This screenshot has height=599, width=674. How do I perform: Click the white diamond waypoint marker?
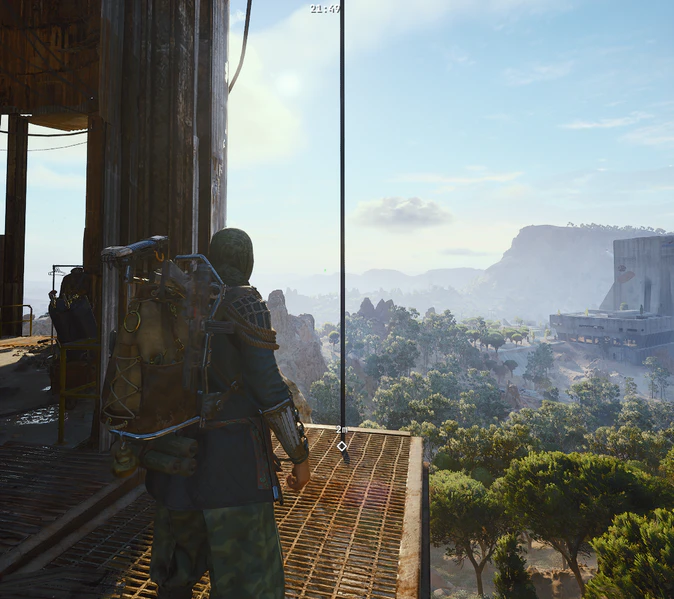(x=342, y=446)
